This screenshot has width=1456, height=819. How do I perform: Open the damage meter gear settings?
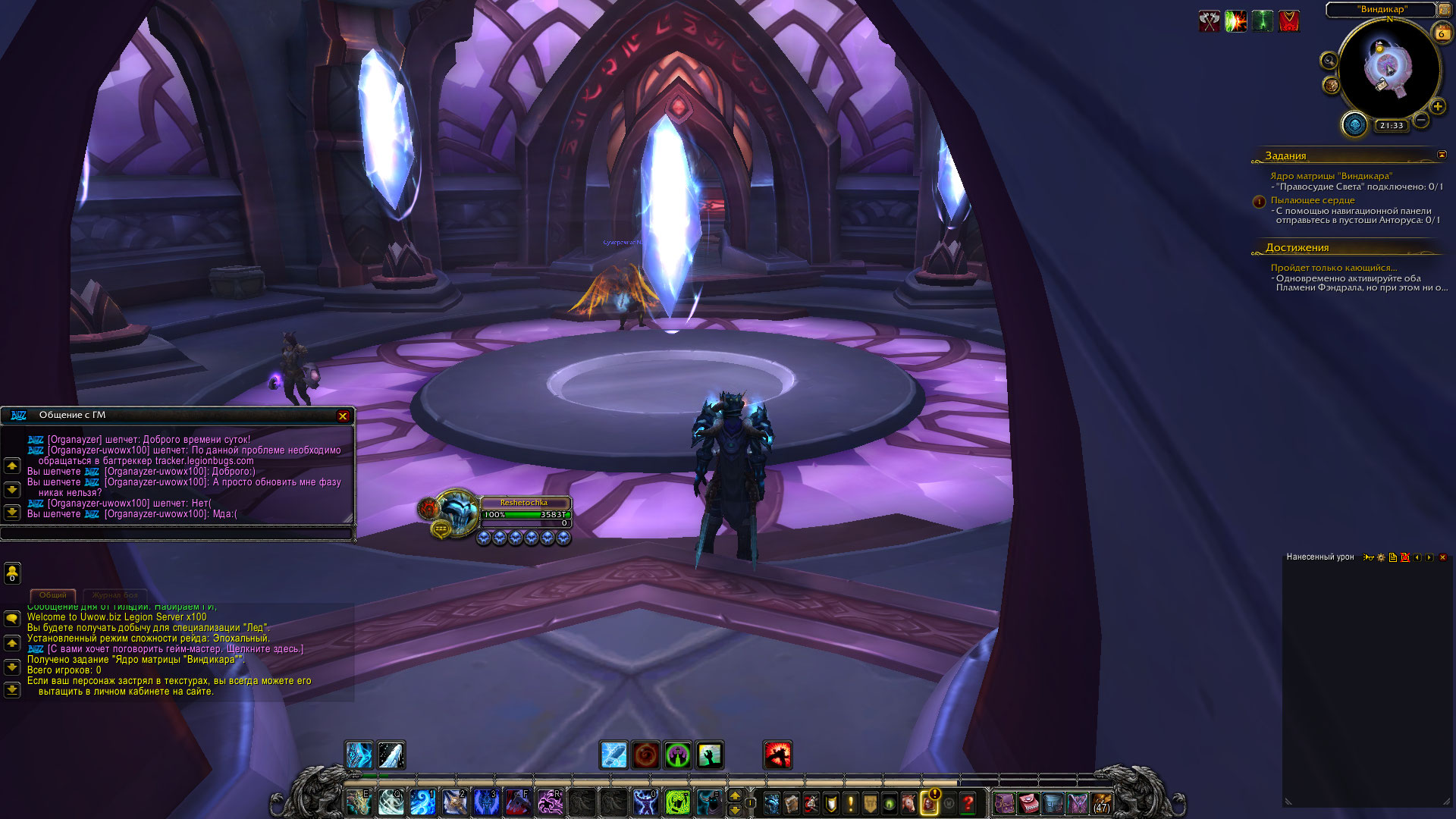(1381, 557)
